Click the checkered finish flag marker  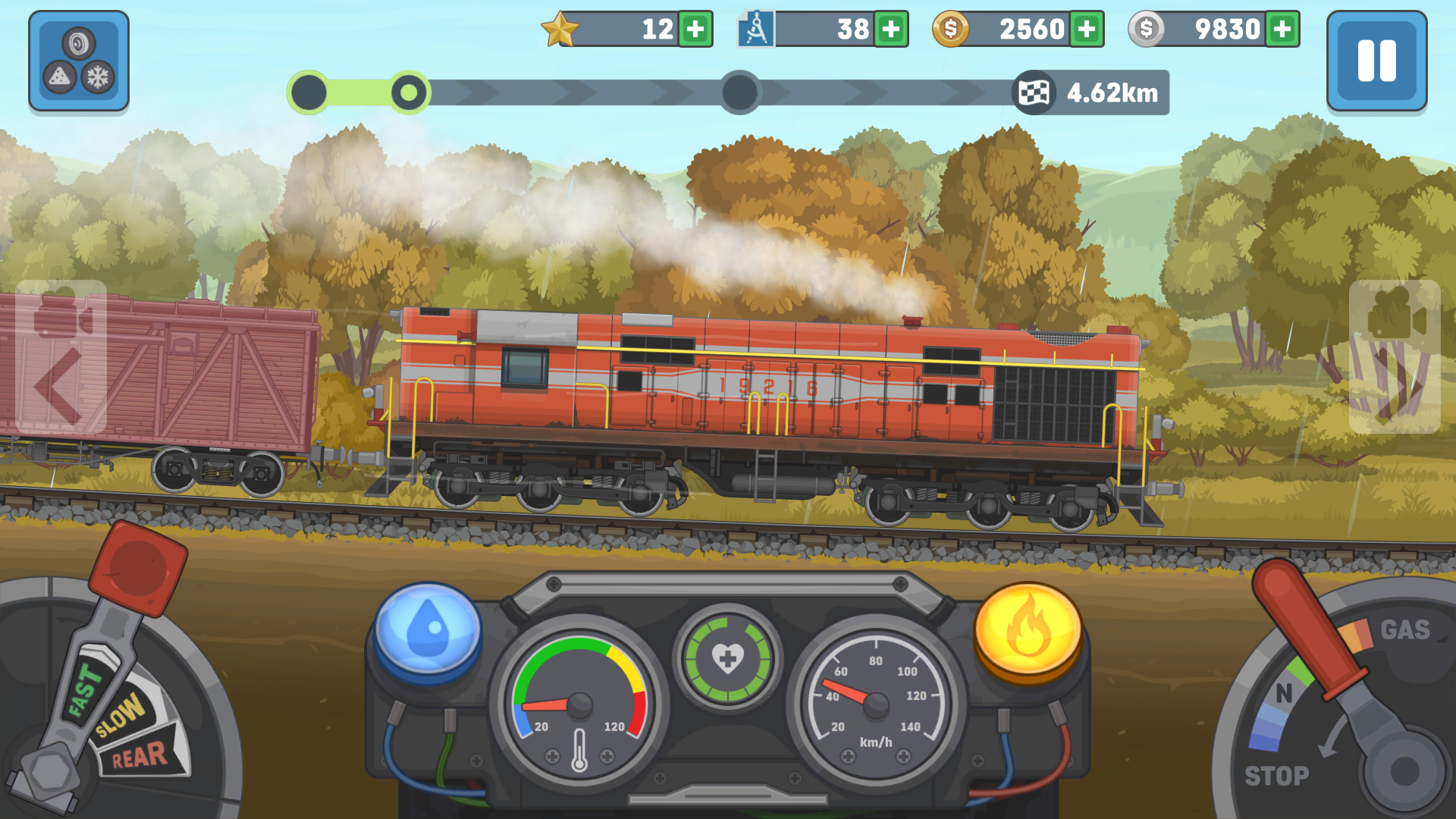tap(1036, 93)
